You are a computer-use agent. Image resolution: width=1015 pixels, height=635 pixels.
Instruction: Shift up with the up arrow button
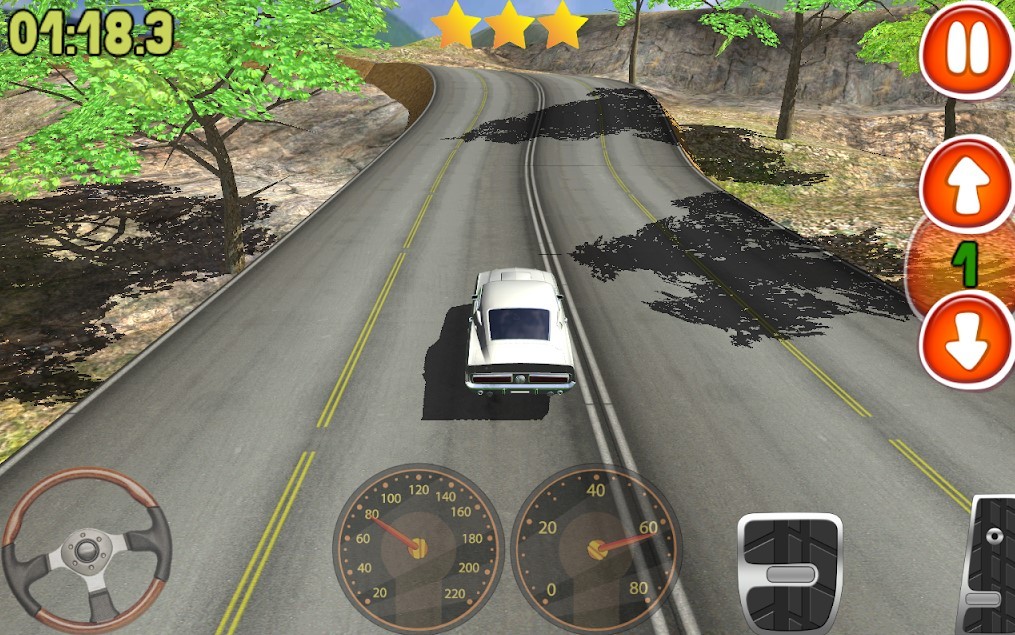[x=966, y=187]
